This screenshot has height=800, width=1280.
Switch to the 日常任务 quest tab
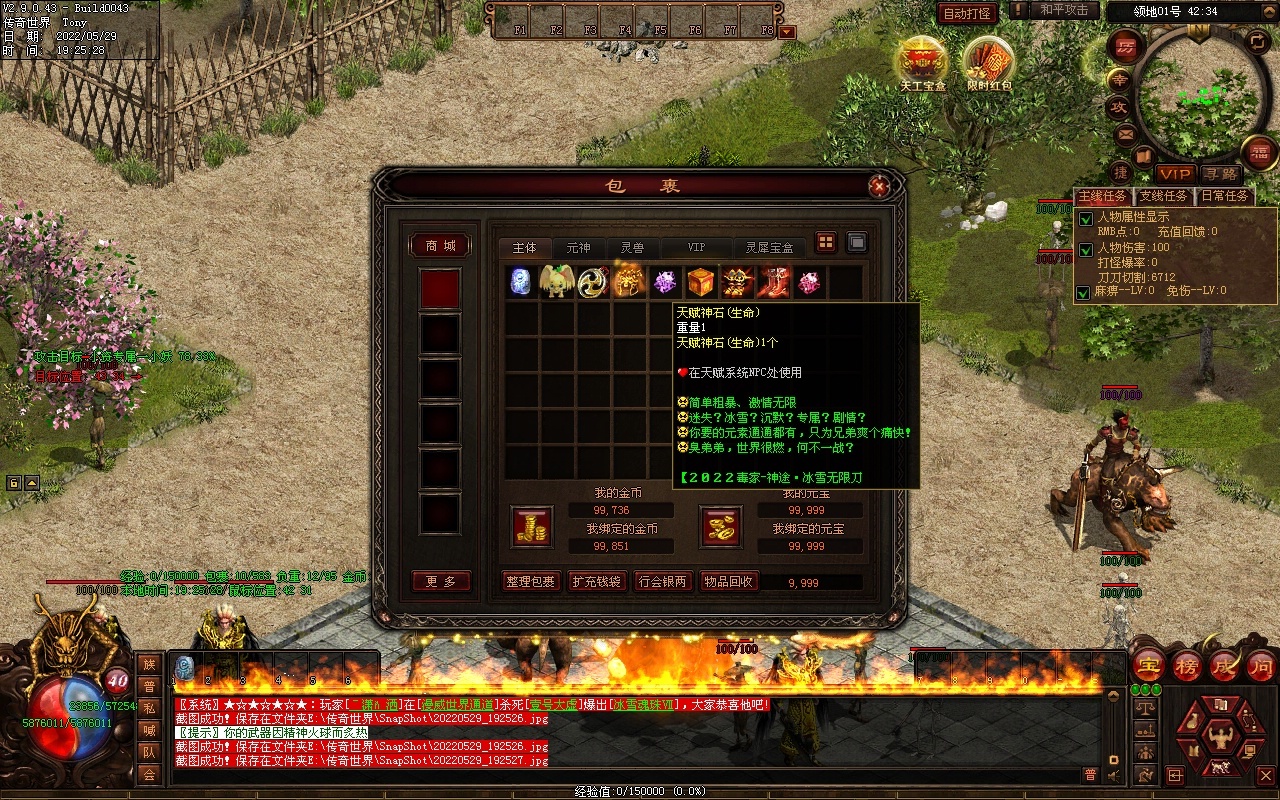click(x=1225, y=196)
